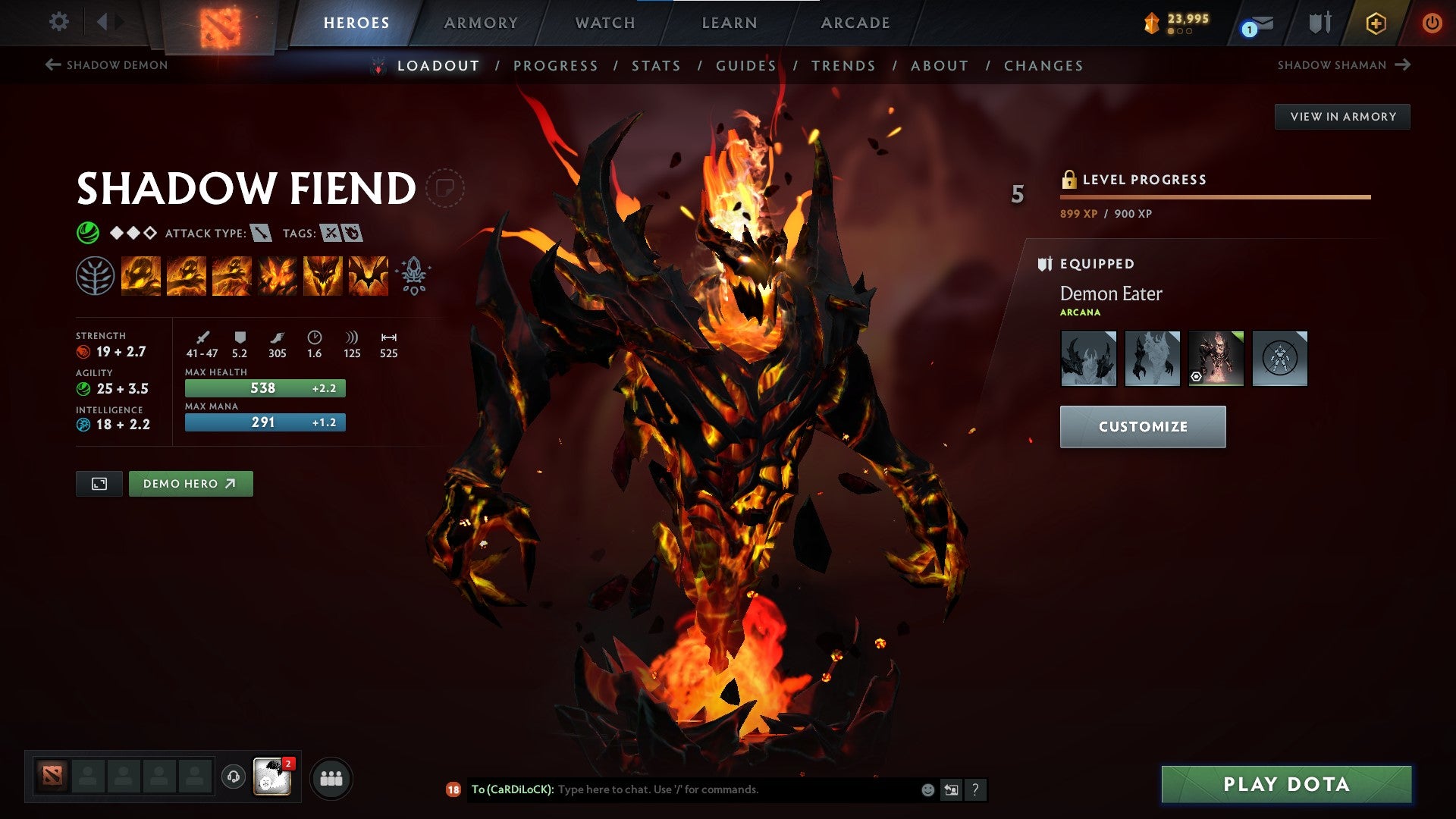Select the Requiem of Souls ability icon

click(369, 275)
